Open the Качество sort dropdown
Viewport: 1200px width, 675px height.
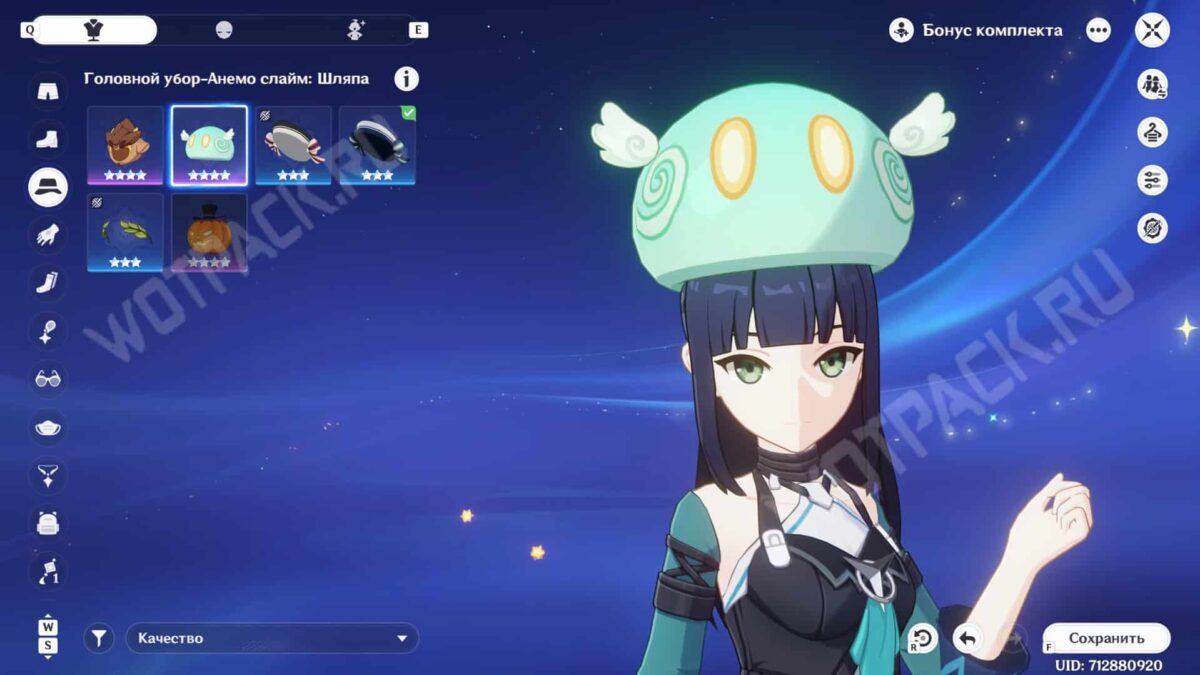272,638
